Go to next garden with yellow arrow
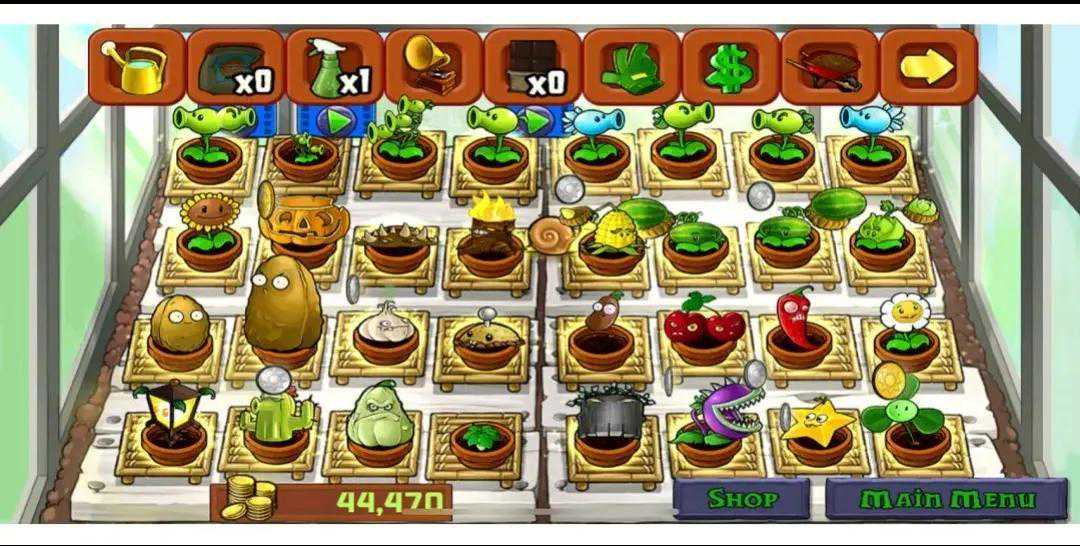The image size is (1080, 546). pyautogui.click(x=926, y=67)
